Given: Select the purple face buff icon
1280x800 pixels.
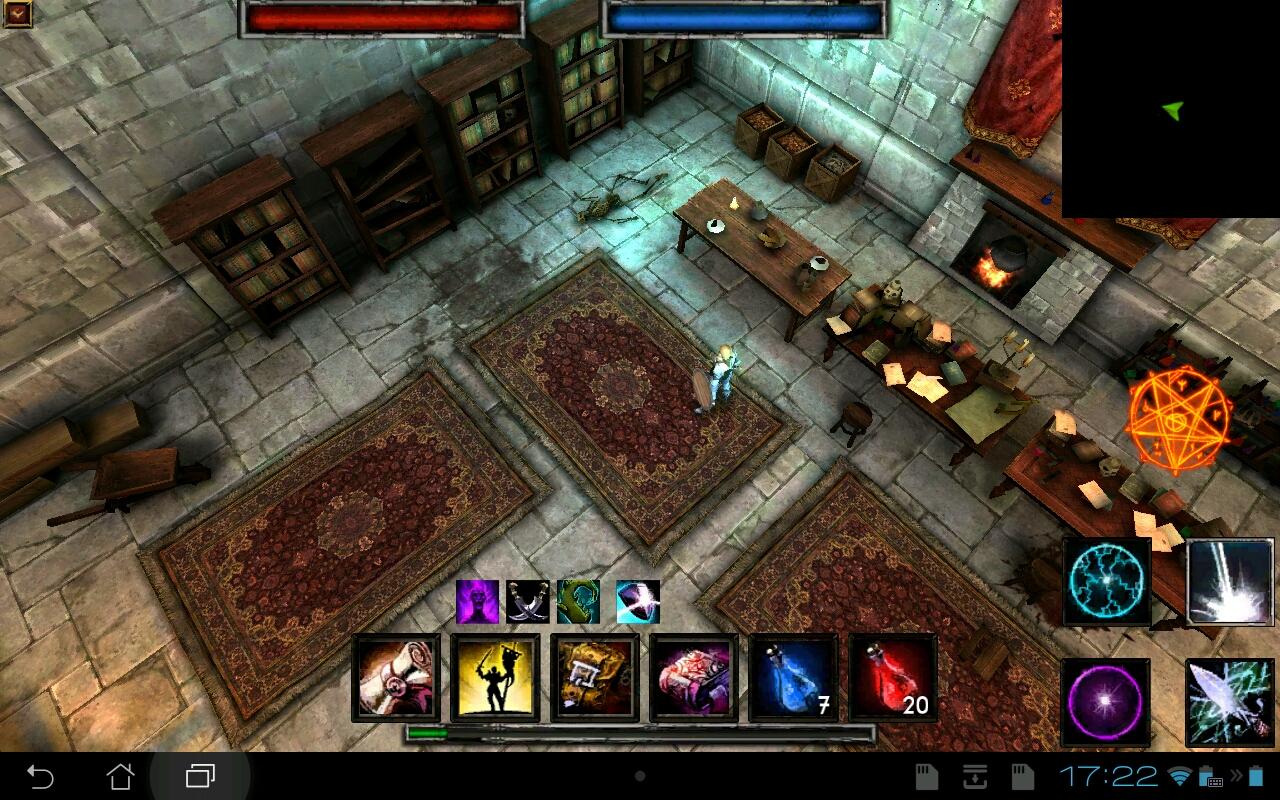Looking at the screenshot, I should point(477,601).
